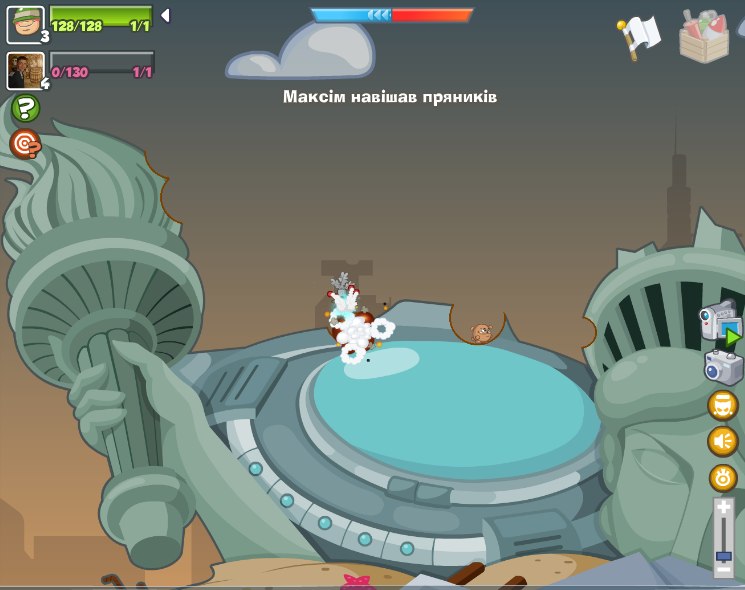Click the orange hat-face round button

pos(722,405)
